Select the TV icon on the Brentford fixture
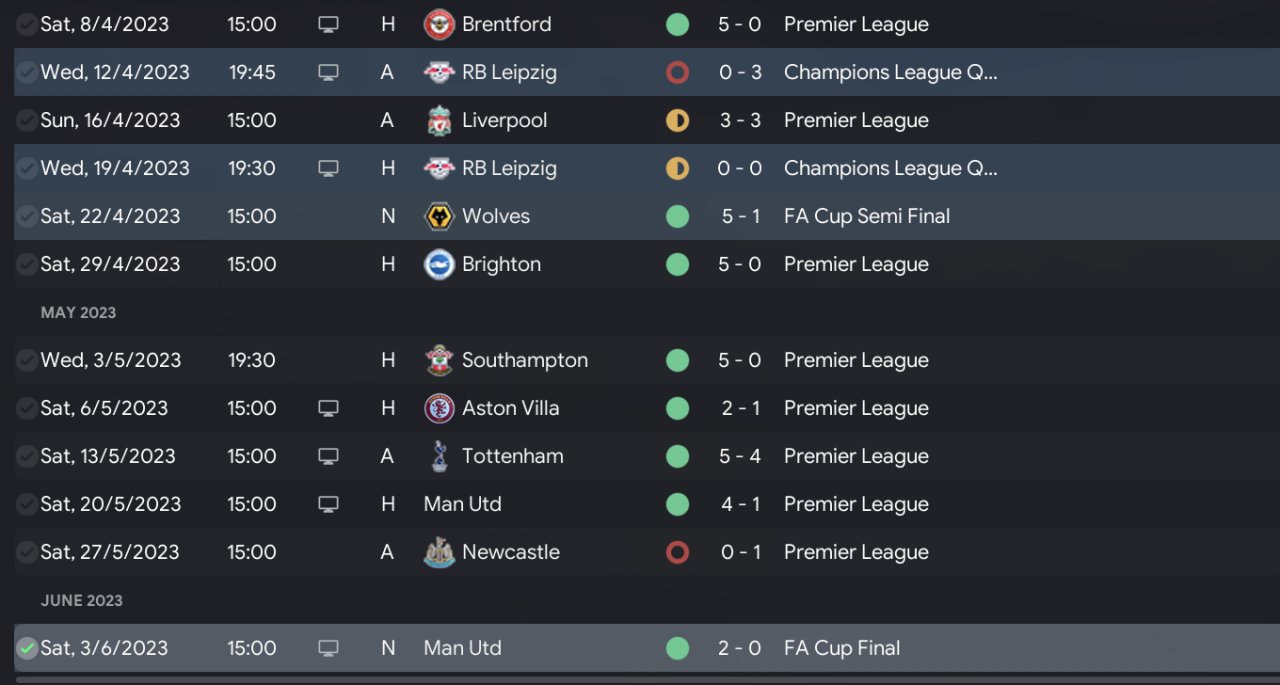The width and height of the screenshot is (1280, 685). (x=328, y=24)
